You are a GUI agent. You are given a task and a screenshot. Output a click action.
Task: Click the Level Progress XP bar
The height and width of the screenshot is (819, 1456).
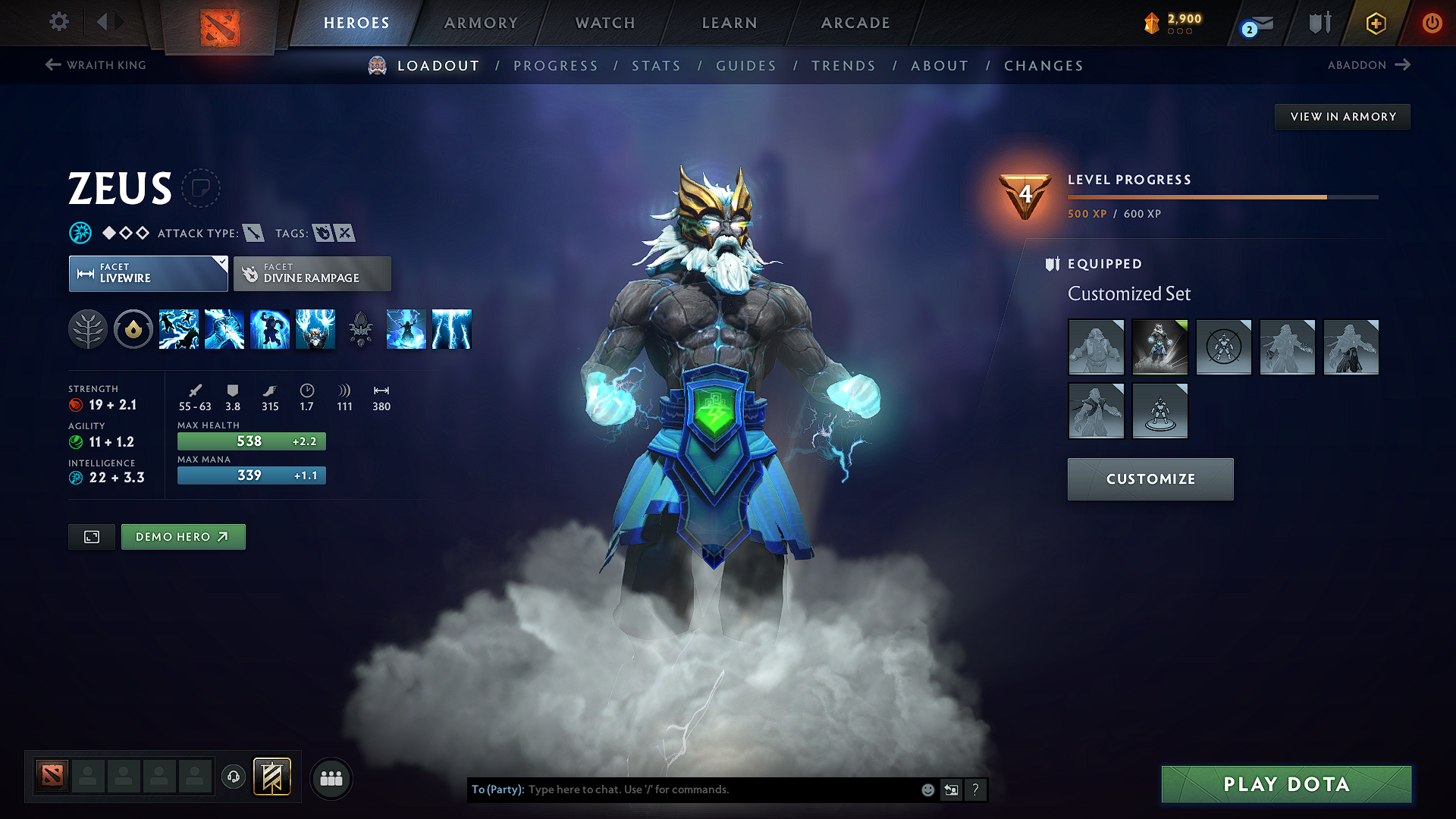pos(1221,197)
